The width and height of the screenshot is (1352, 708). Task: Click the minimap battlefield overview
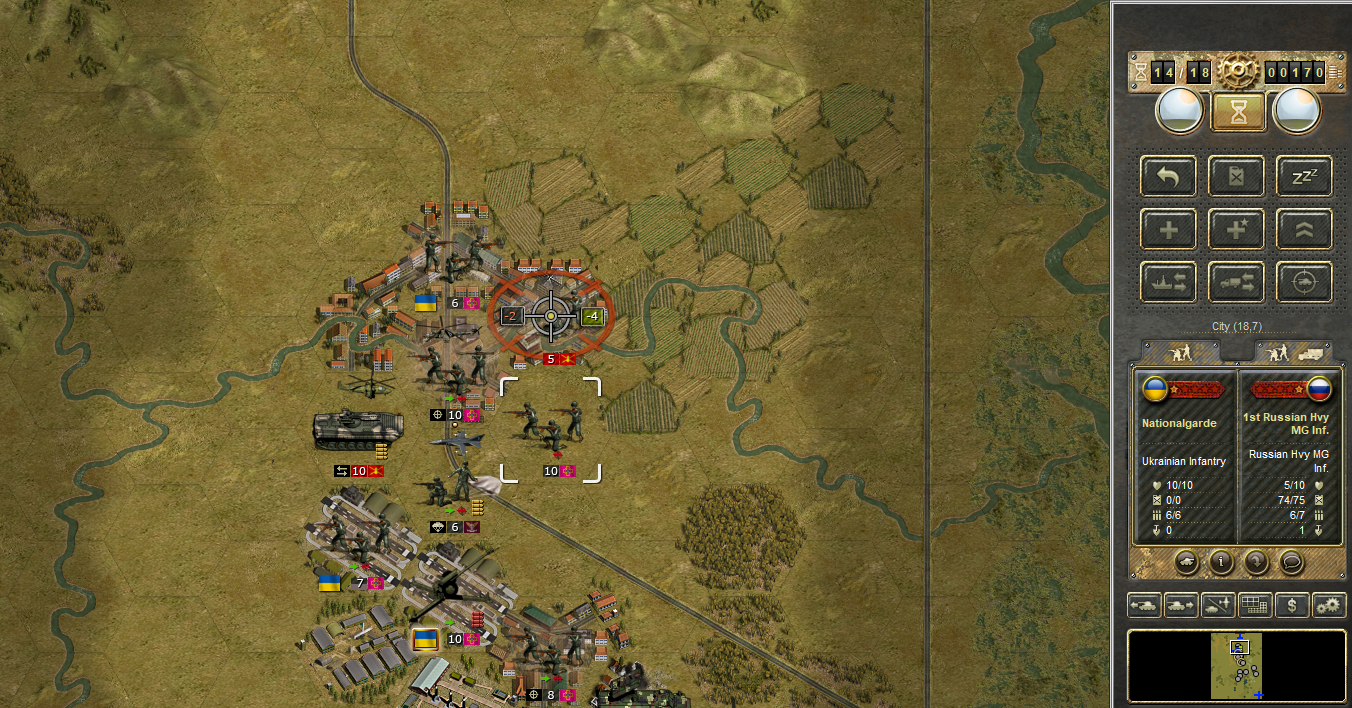coord(1237,665)
